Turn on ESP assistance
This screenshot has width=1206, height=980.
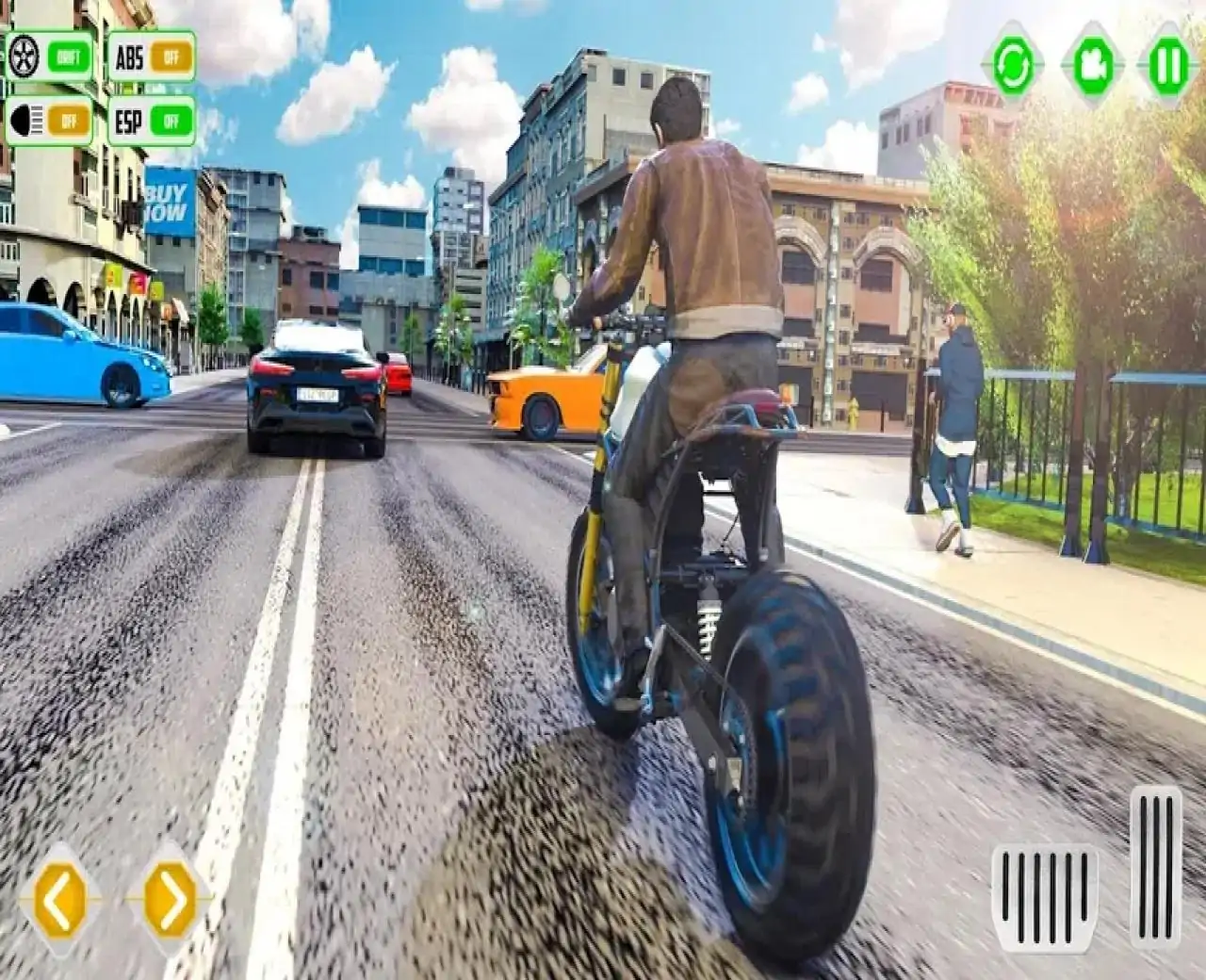pos(173,121)
